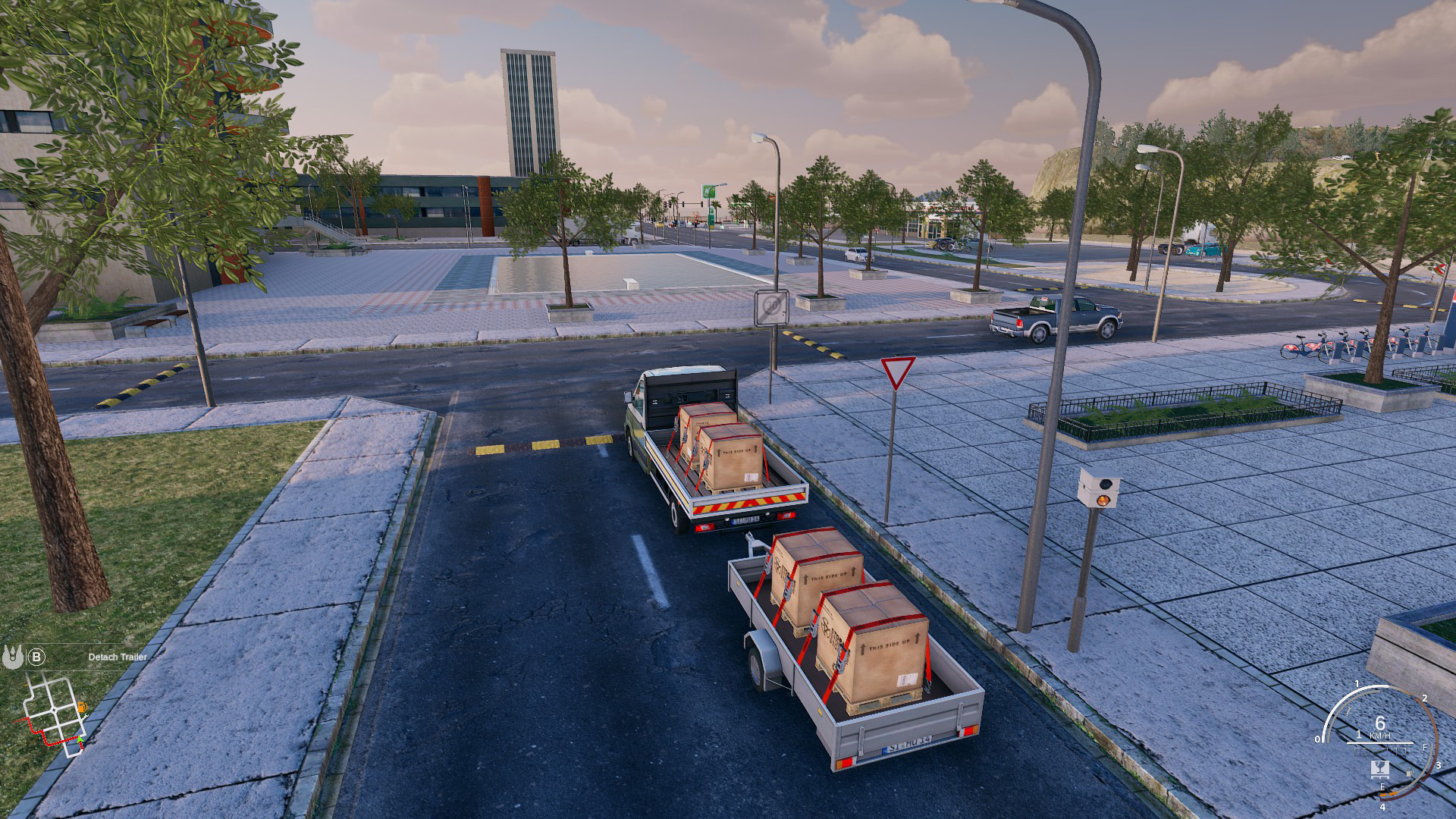The image size is (1456, 819).
Task: Click the fuel station icon on the minimap
Action: tap(82, 707)
